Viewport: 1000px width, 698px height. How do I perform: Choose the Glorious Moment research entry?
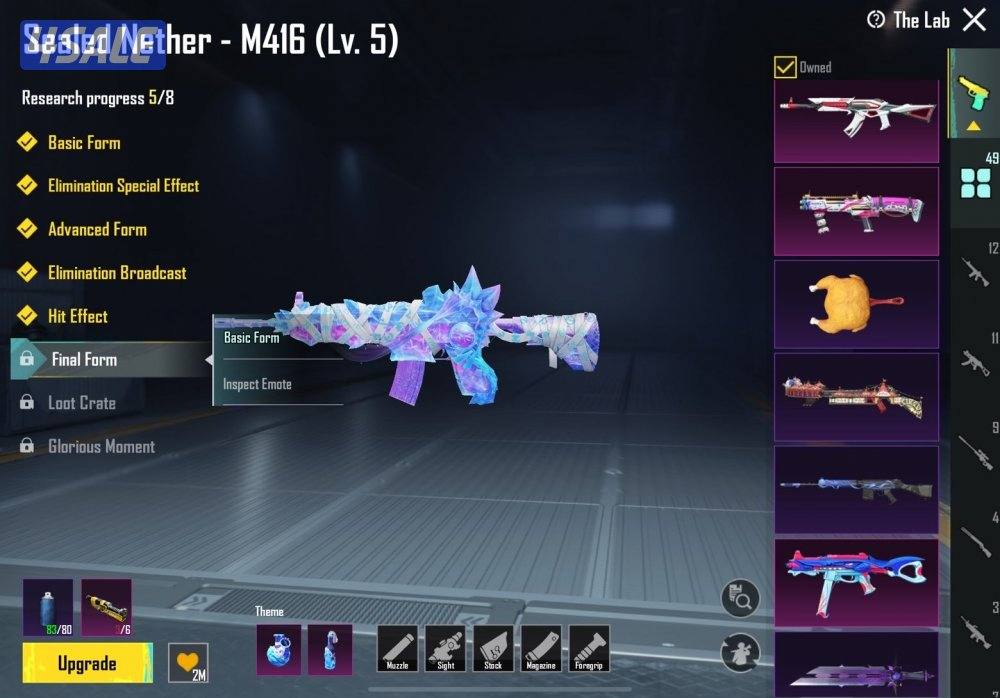click(101, 447)
